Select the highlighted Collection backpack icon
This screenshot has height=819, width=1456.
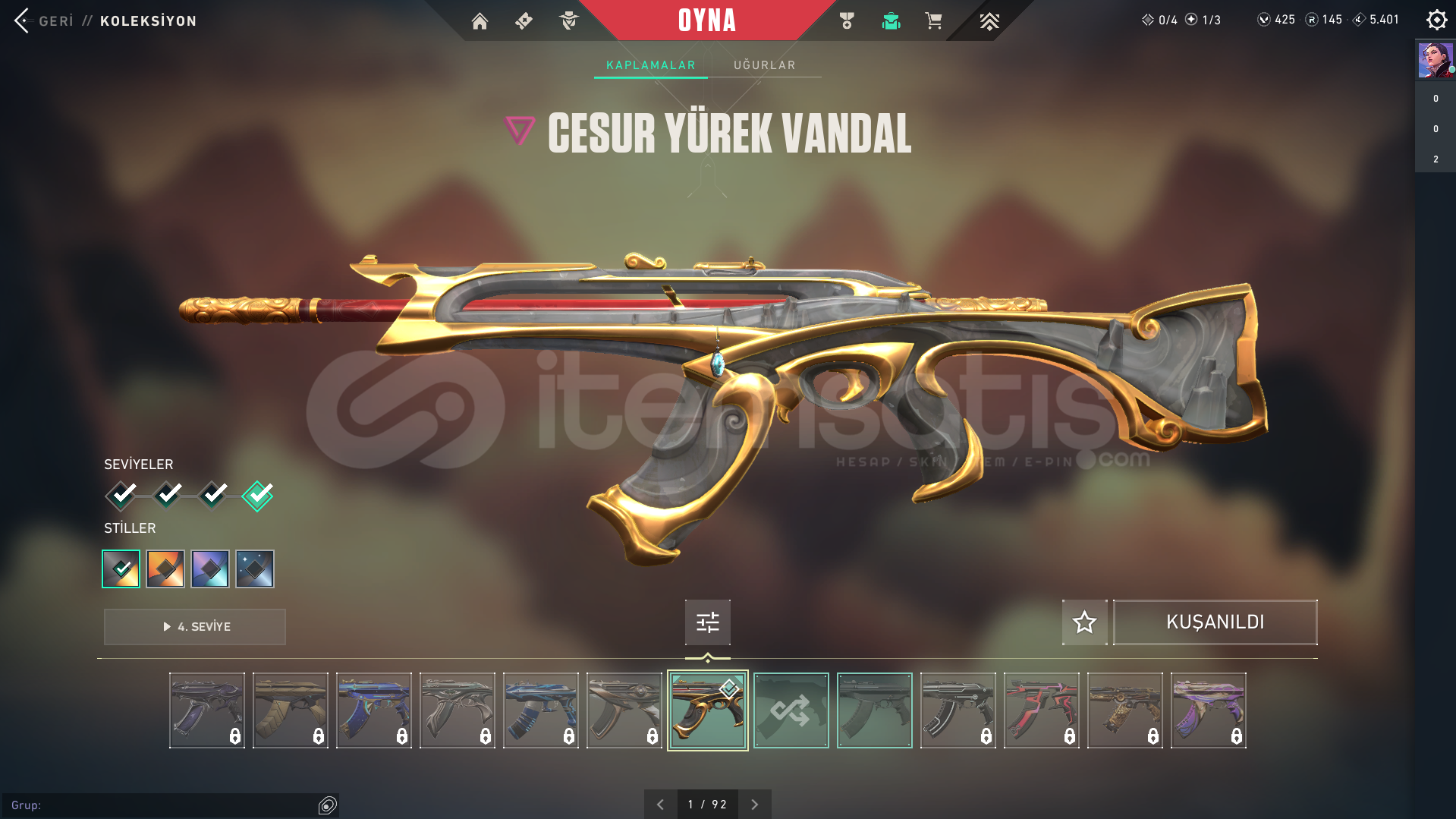coord(891,20)
